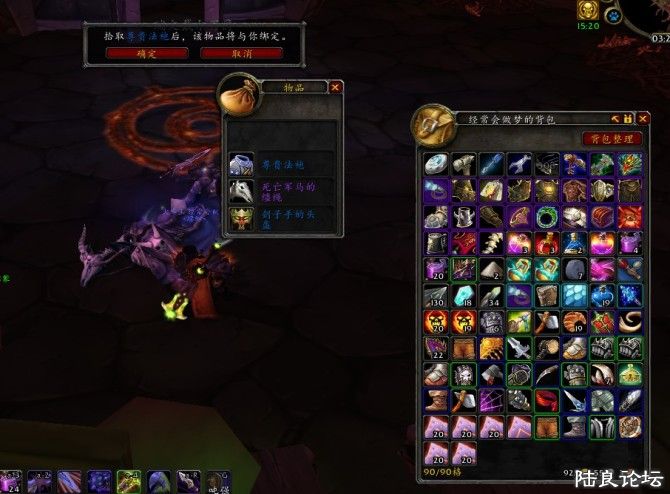Select the spider web item in the bag

(x=491, y=400)
